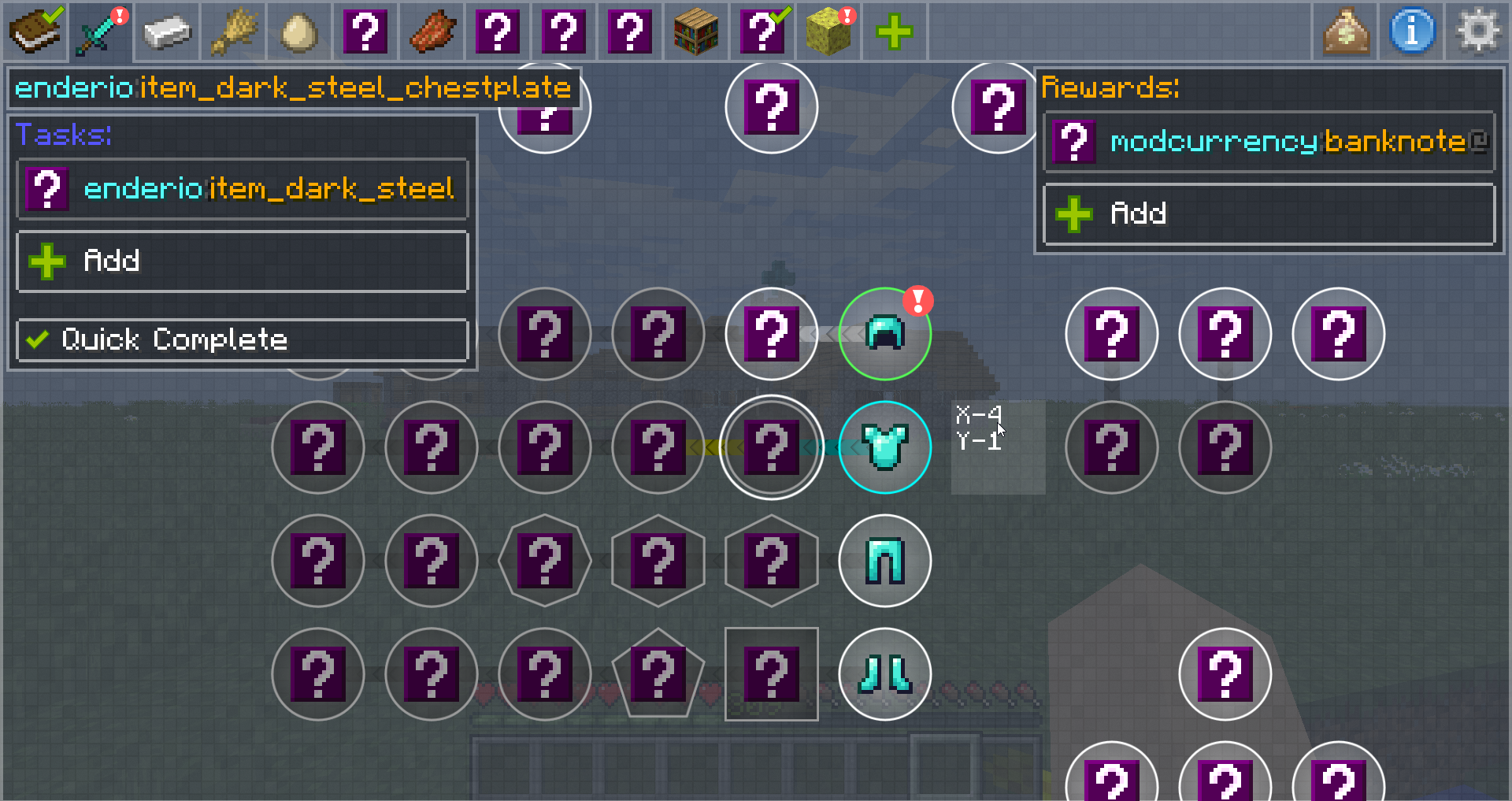The width and height of the screenshot is (1512, 801).
Task: Open the wheat chapter tab
Action: [233, 32]
